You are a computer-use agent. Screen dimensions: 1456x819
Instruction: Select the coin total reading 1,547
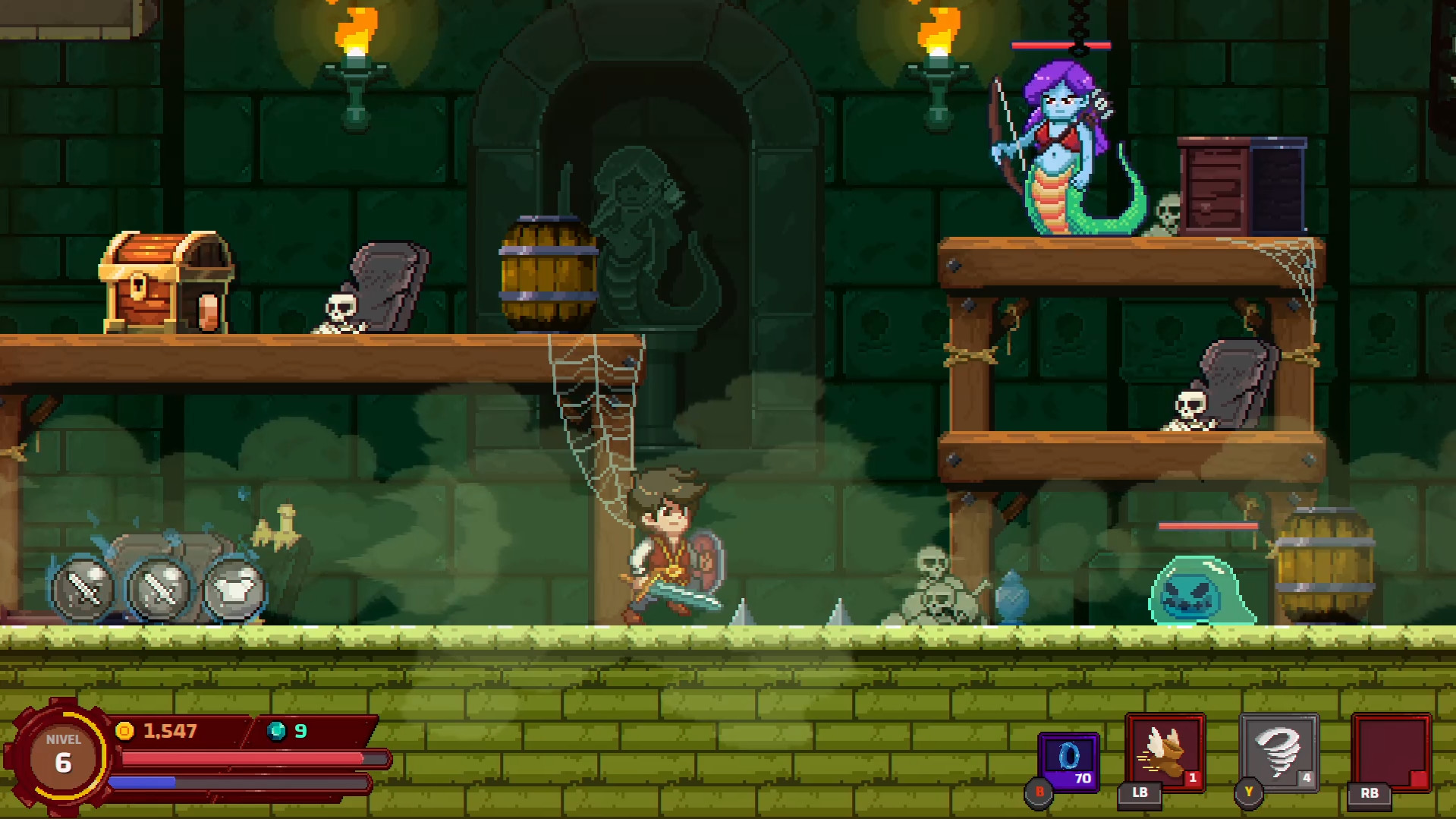(168, 732)
